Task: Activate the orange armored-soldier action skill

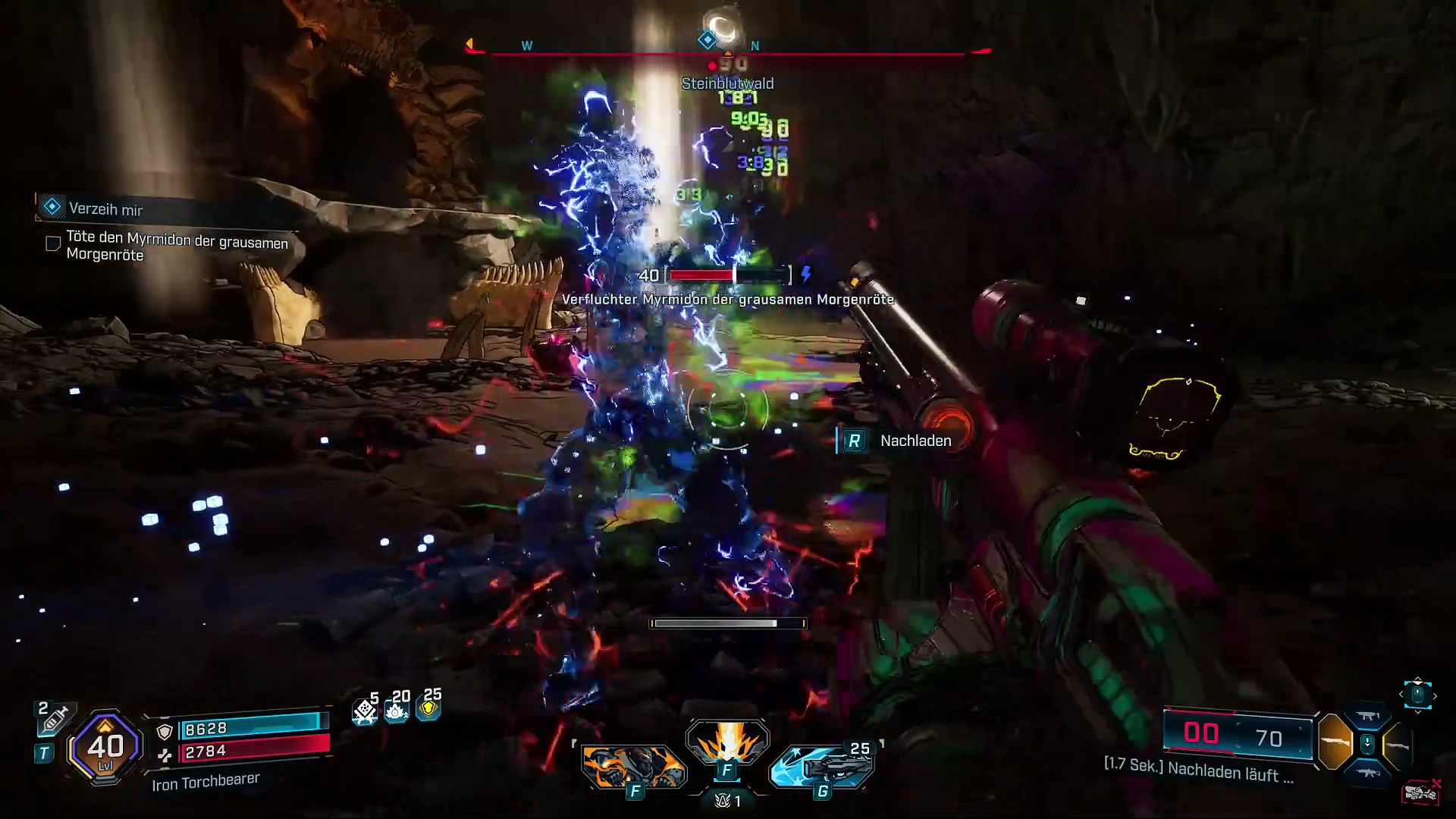Action: tap(634, 765)
